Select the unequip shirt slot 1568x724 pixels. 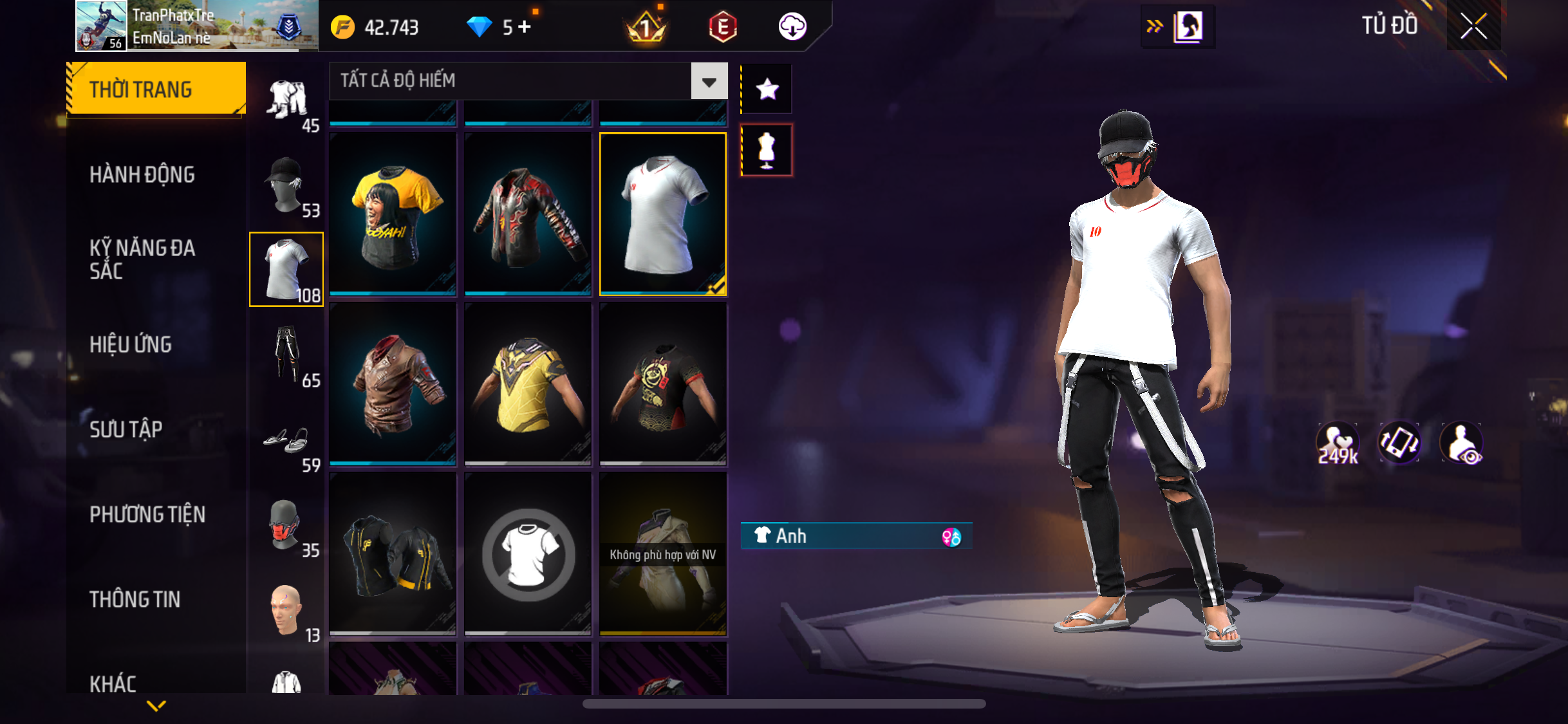(528, 553)
